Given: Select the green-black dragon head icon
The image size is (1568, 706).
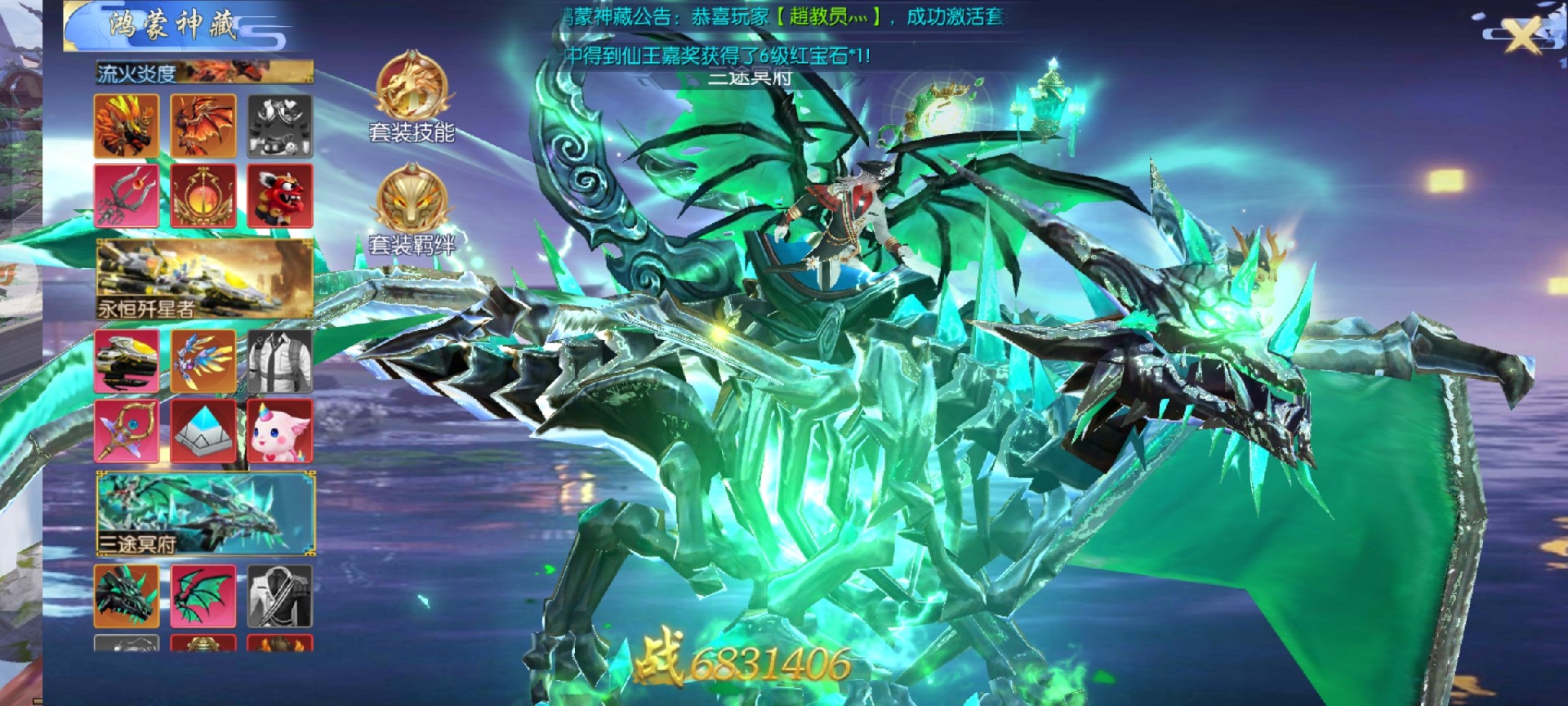Looking at the screenshot, I should pos(127,597).
